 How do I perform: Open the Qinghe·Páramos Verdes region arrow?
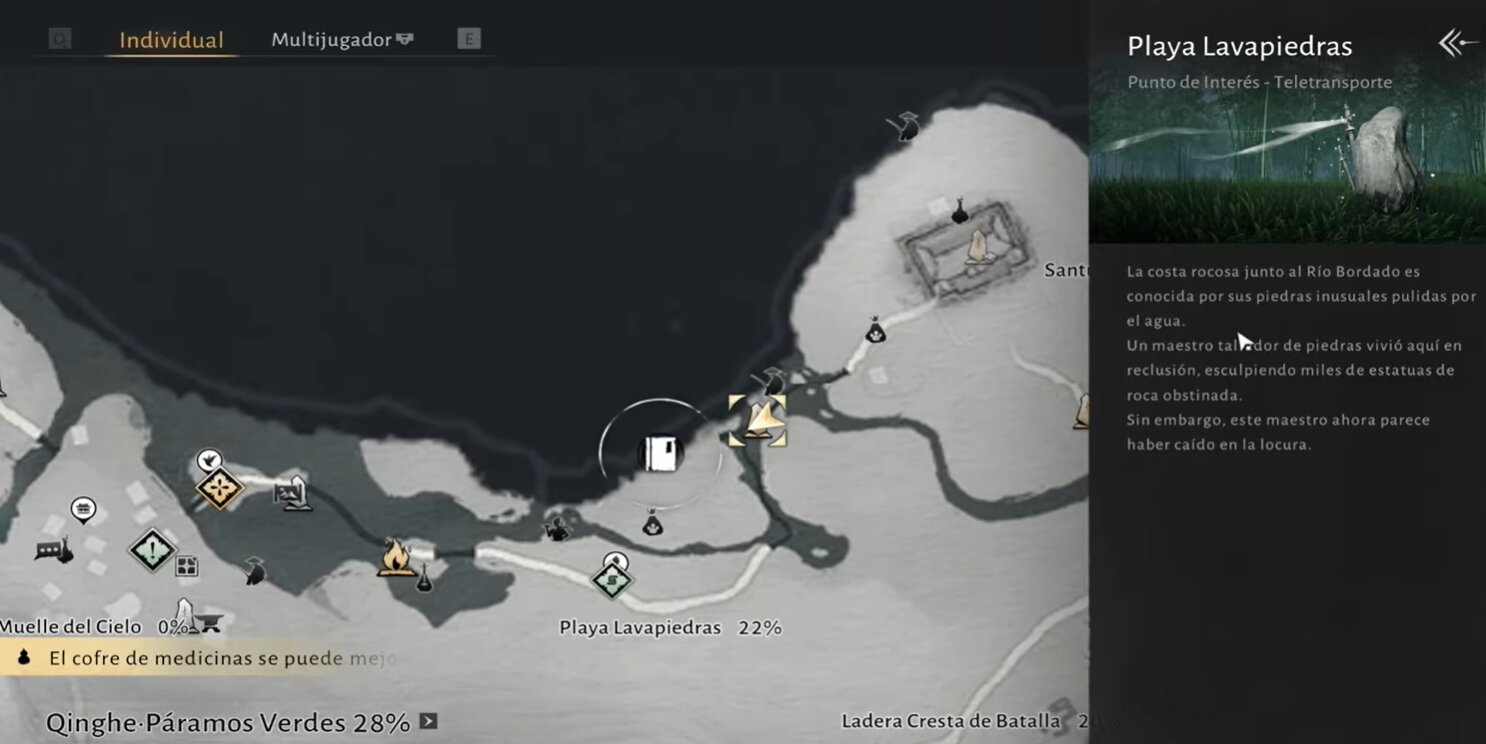click(x=428, y=721)
